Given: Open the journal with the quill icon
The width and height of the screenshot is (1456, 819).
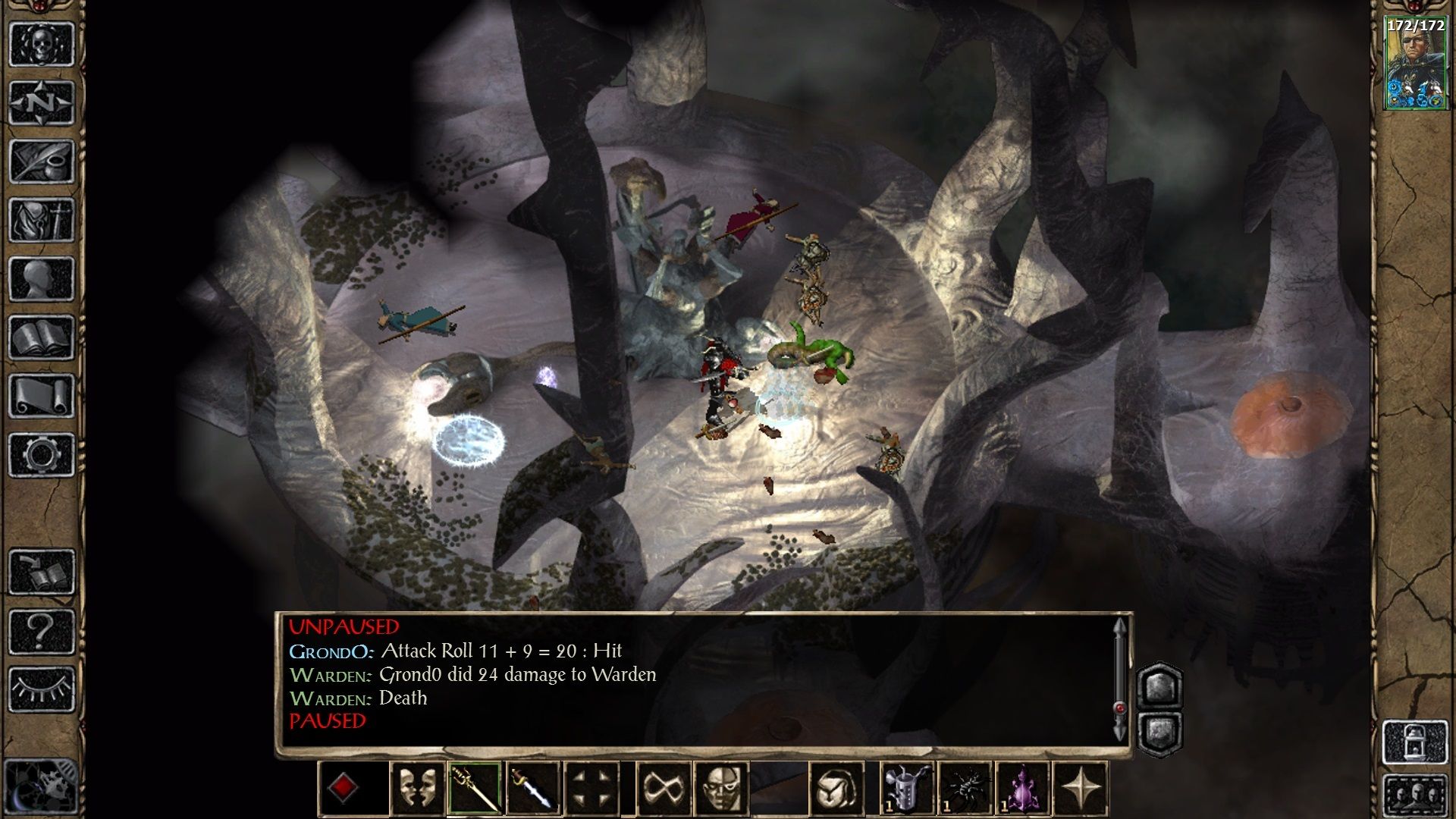Looking at the screenshot, I should pyautogui.click(x=42, y=161).
